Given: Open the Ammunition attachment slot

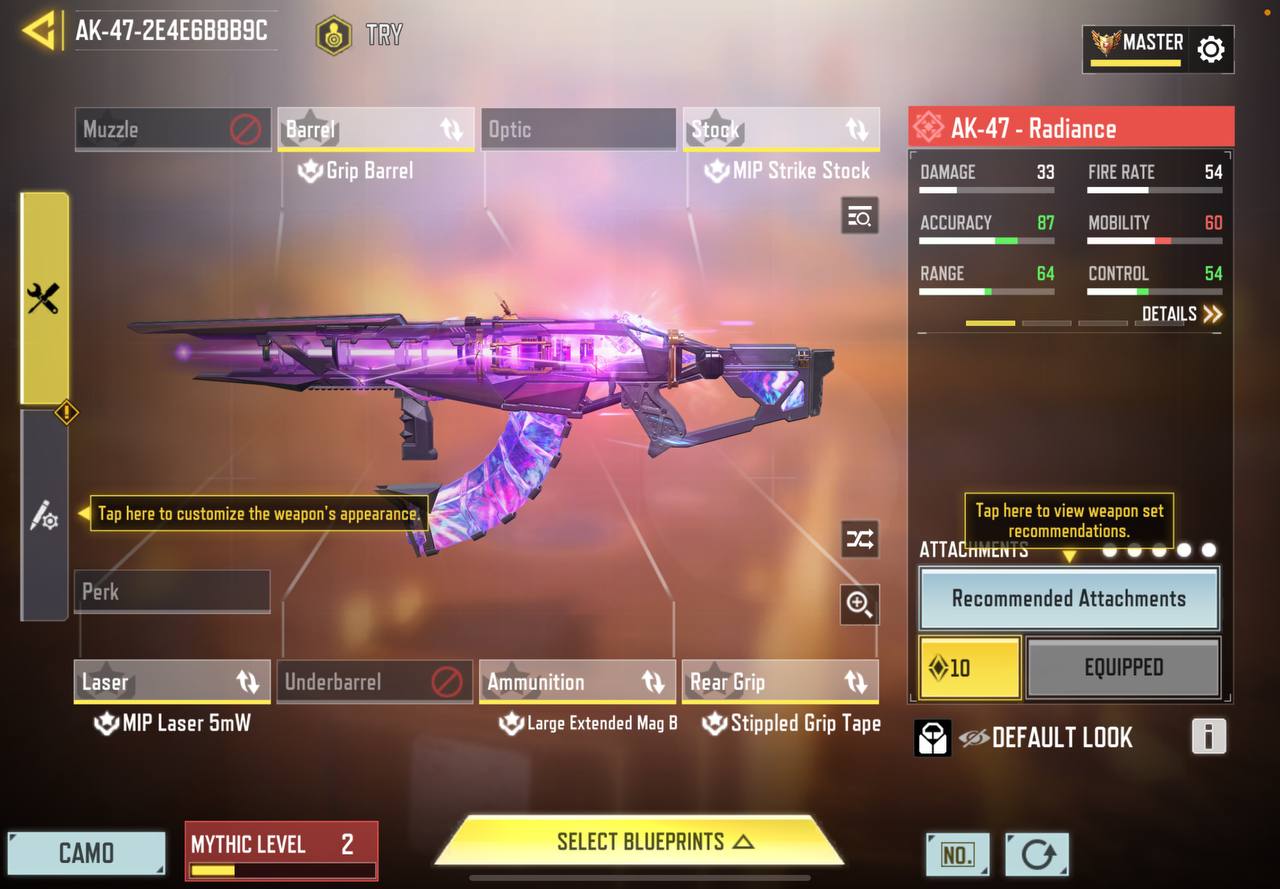Looking at the screenshot, I should (x=577, y=682).
